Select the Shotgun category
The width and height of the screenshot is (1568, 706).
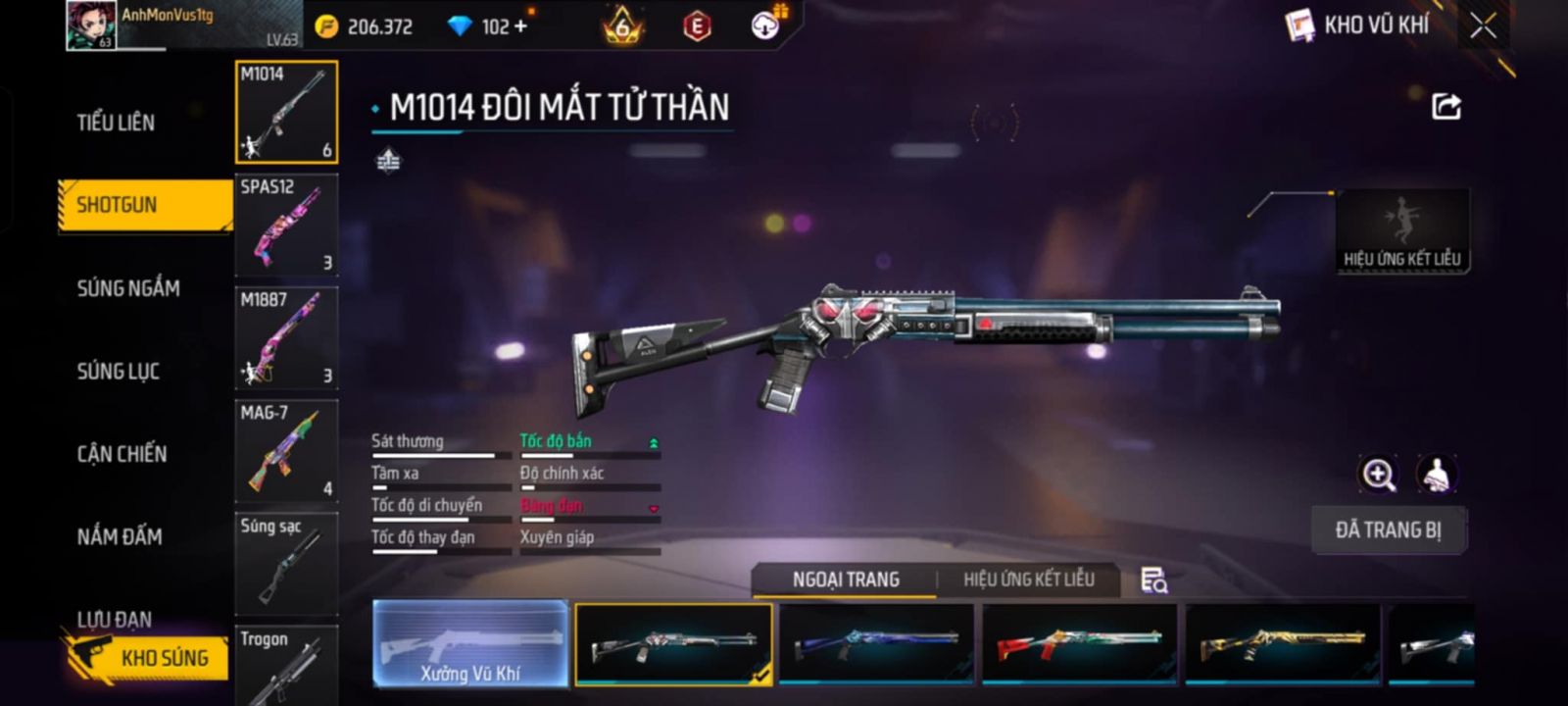[117, 205]
